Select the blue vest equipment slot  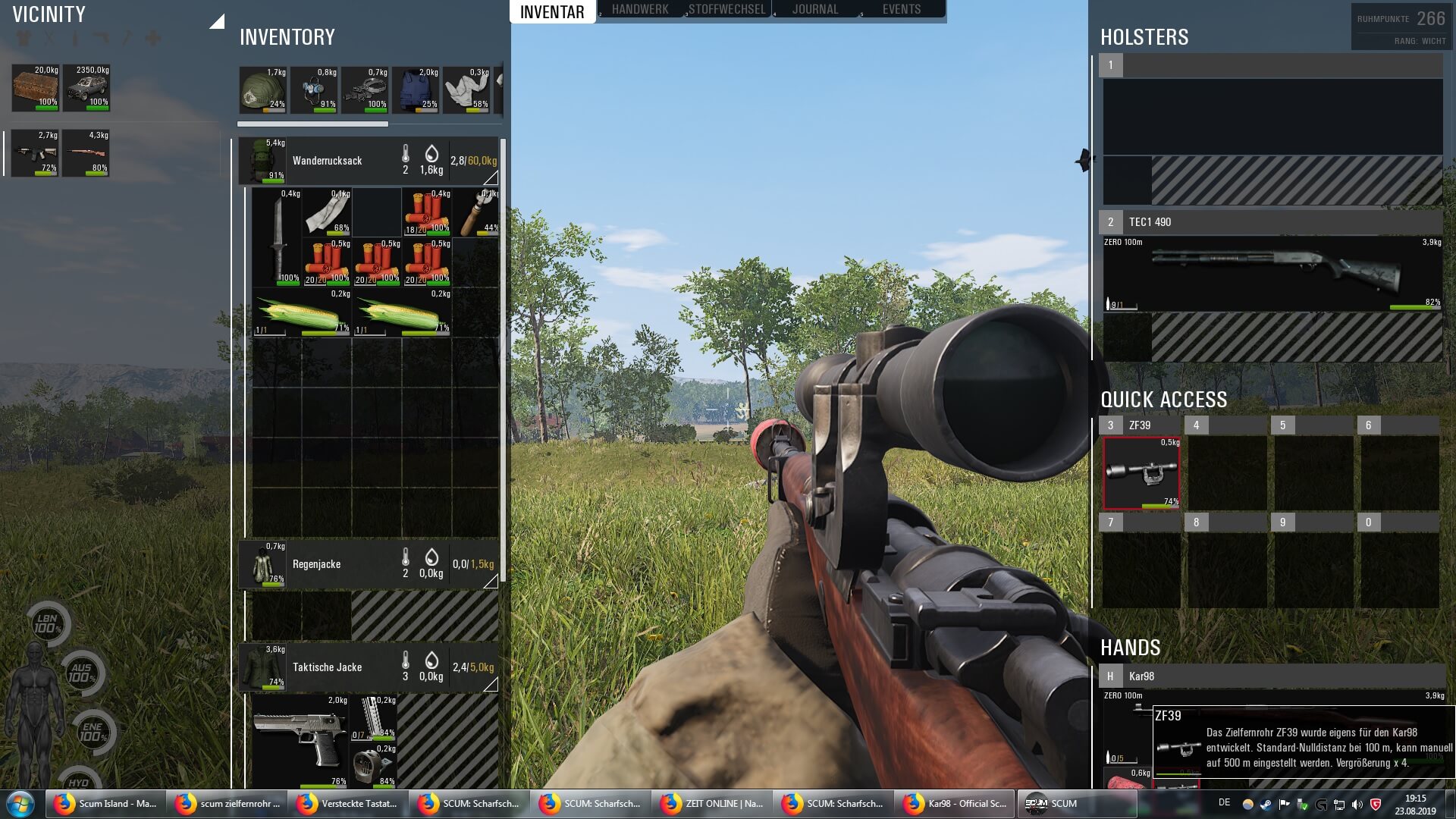click(416, 90)
